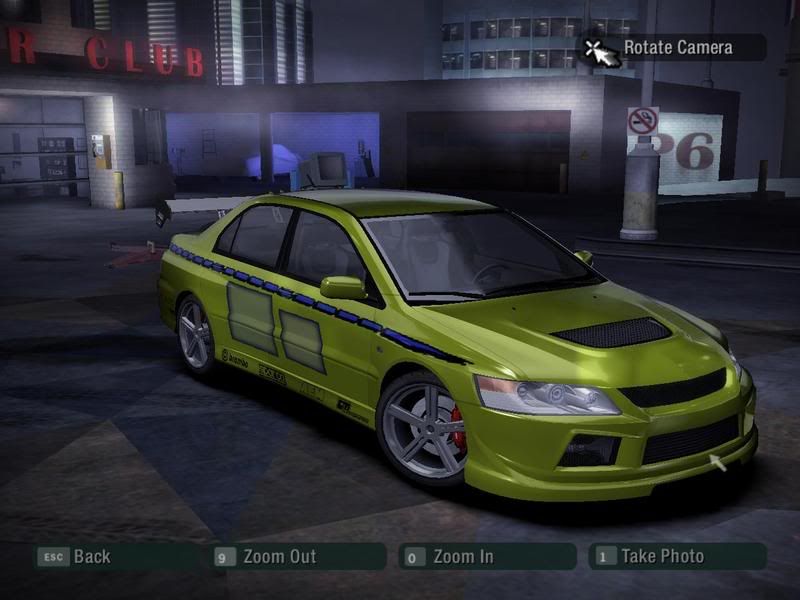Click the Zoom Out button
The width and height of the screenshot is (800, 600).
pyautogui.click(x=279, y=557)
